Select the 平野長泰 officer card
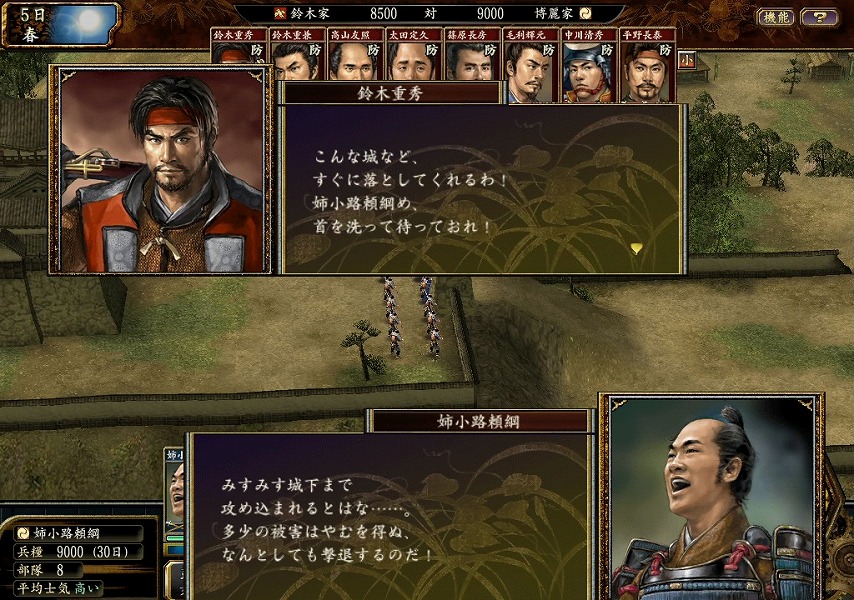 pyautogui.click(x=647, y=65)
